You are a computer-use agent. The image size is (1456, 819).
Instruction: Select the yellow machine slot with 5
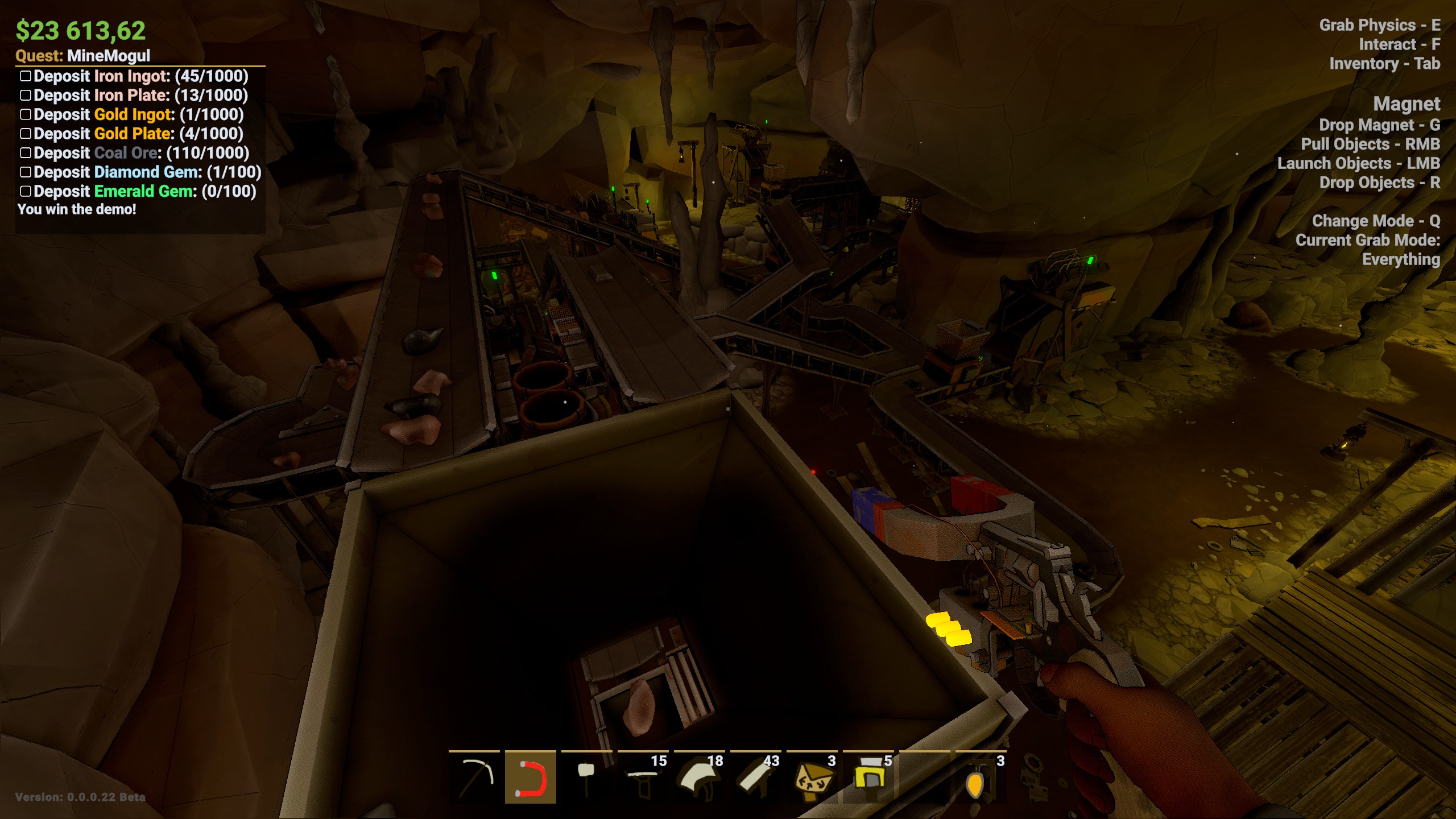[868, 777]
